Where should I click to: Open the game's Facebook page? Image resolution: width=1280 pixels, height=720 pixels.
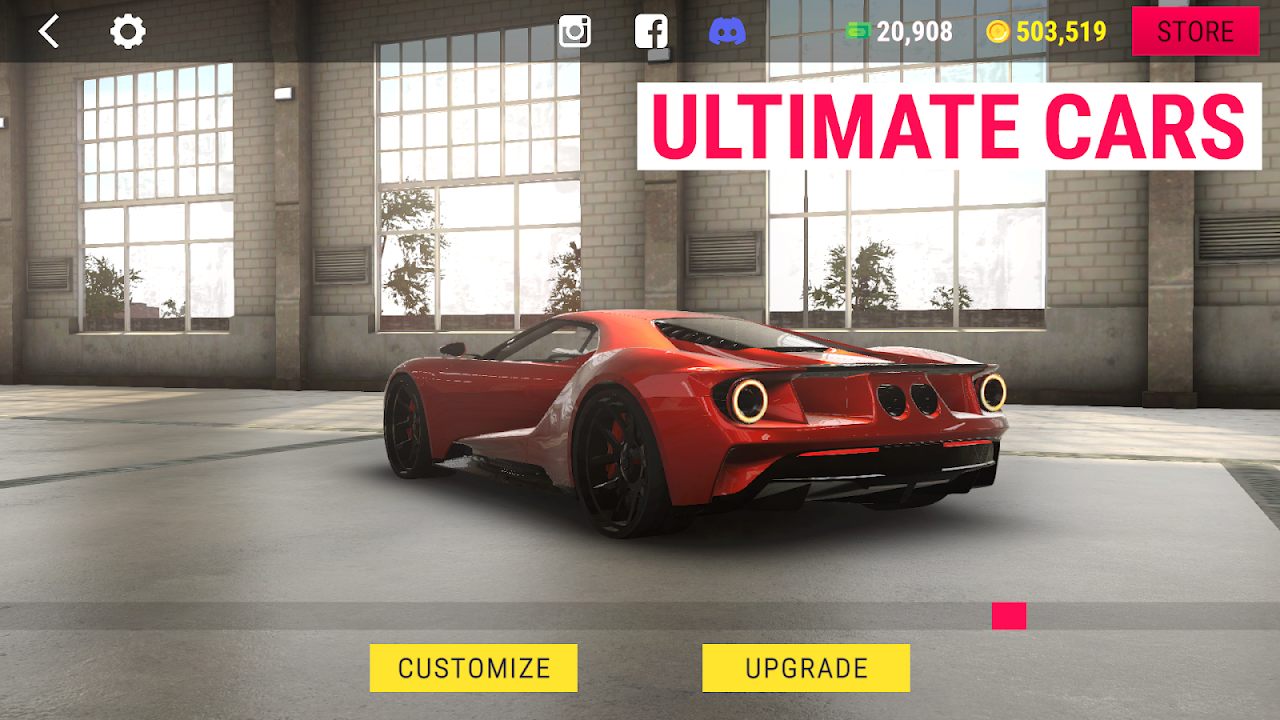tap(651, 31)
